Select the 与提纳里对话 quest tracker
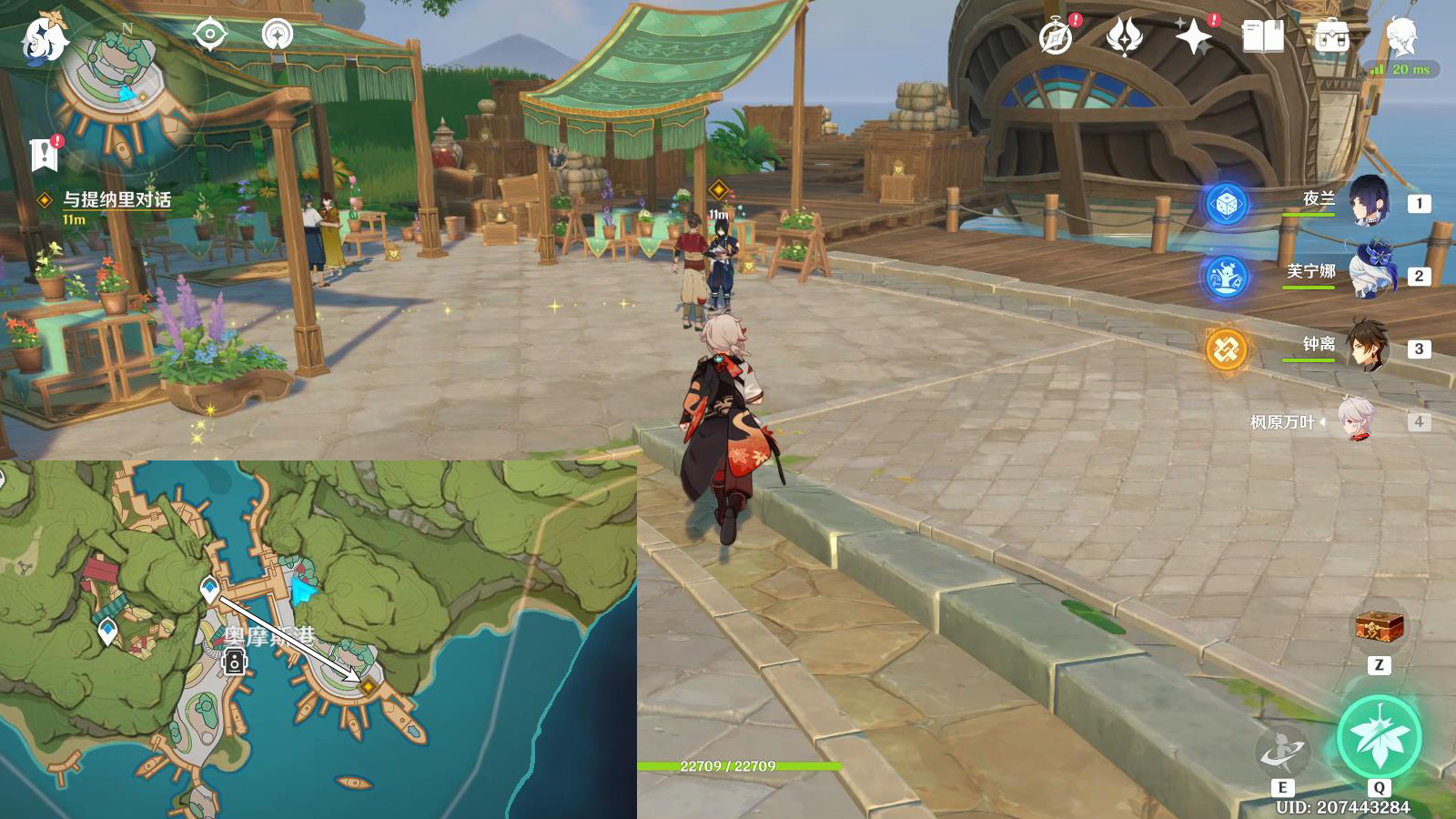 116,200
